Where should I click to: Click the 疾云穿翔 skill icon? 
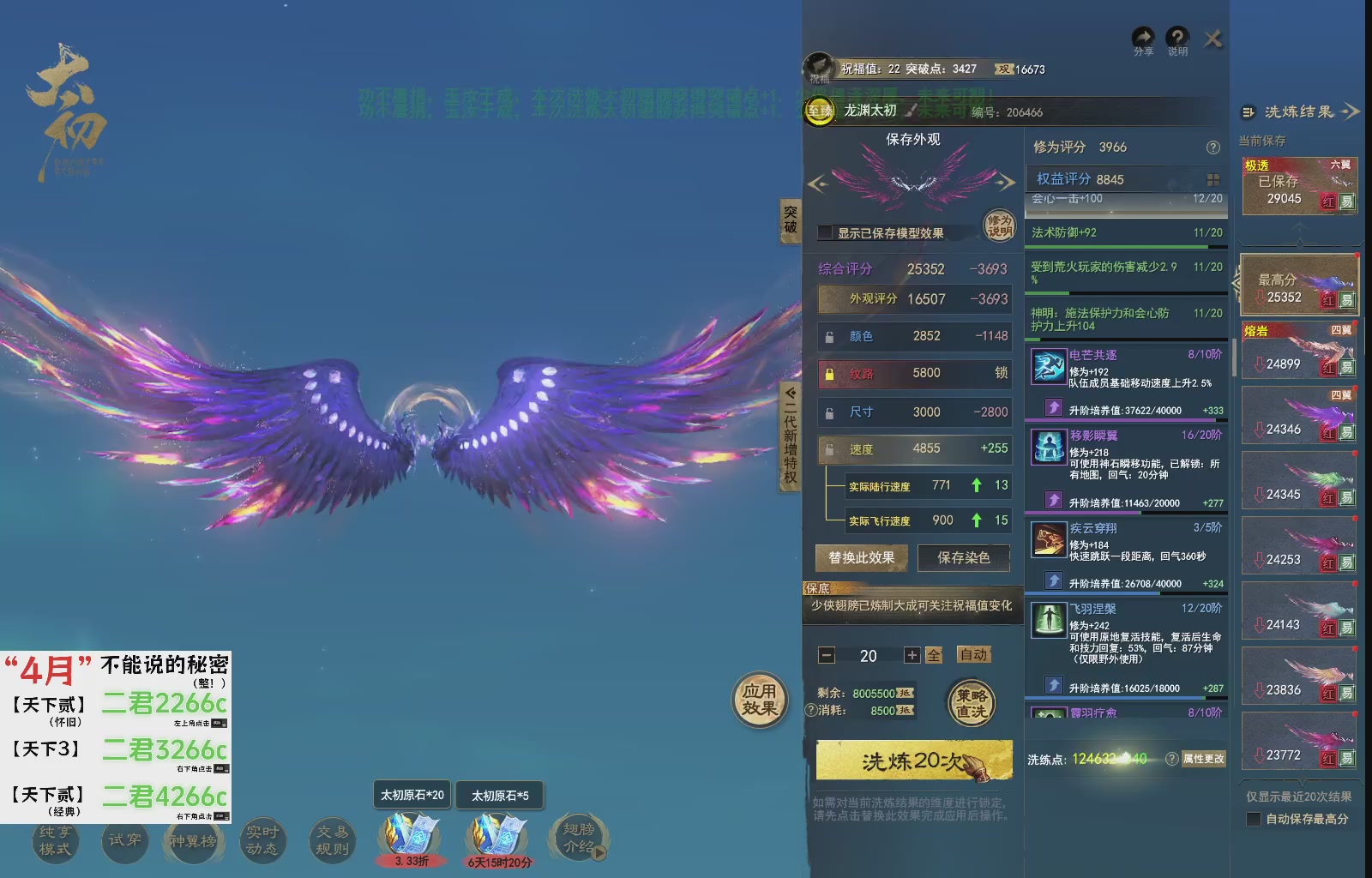pyautogui.click(x=1048, y=540)
